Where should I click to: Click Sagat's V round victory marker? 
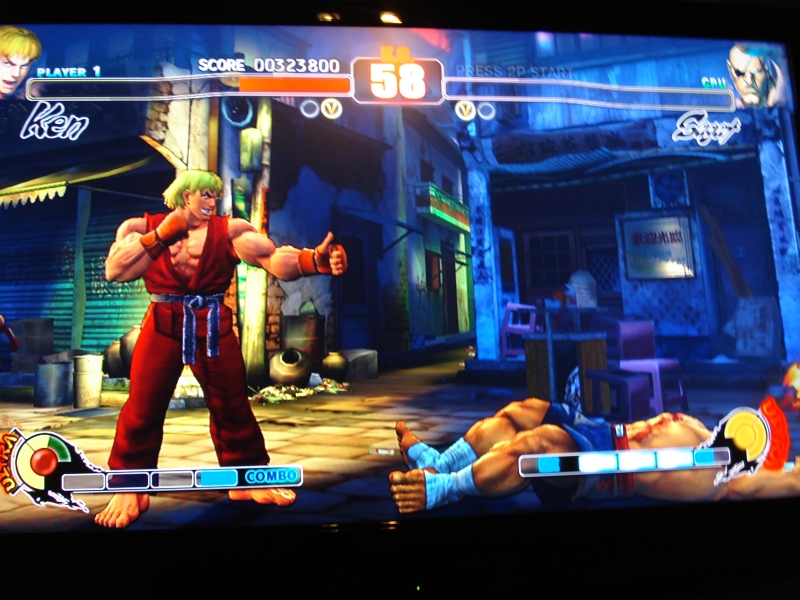coord(465,110)
